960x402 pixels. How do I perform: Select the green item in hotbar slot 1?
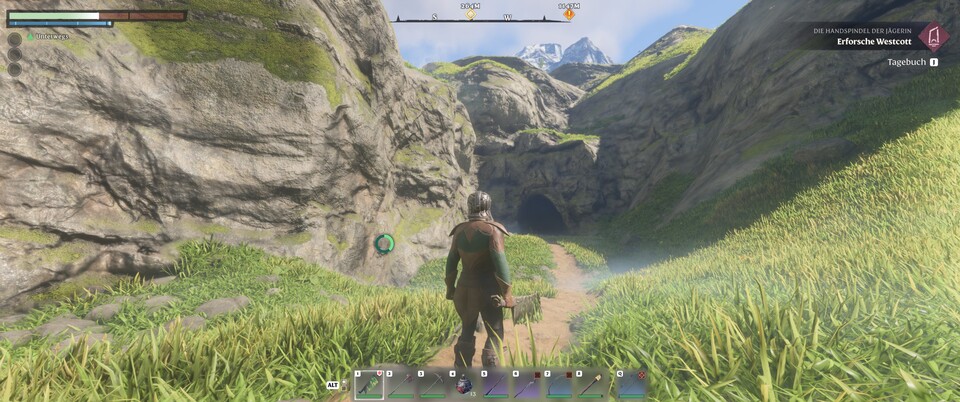click(x=369, y=385)
